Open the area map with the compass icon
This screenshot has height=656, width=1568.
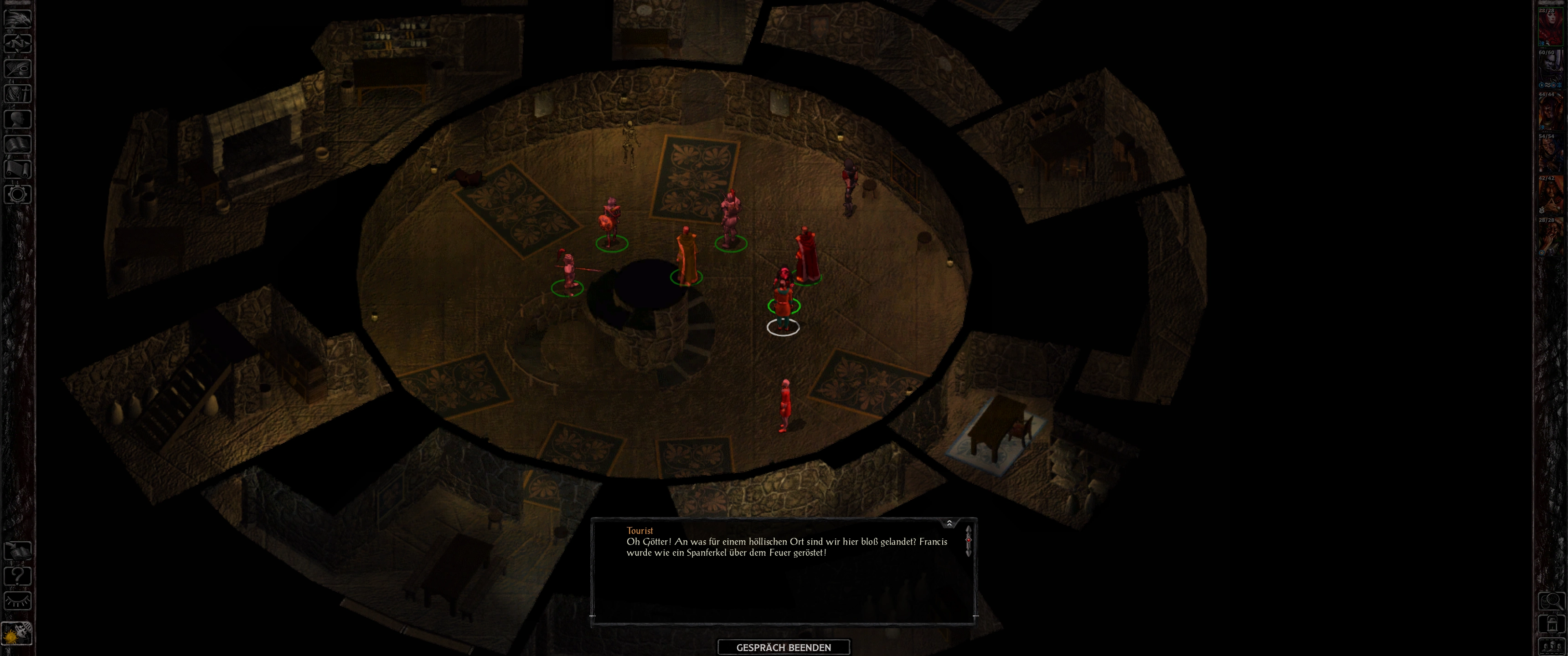coord(18,43)
